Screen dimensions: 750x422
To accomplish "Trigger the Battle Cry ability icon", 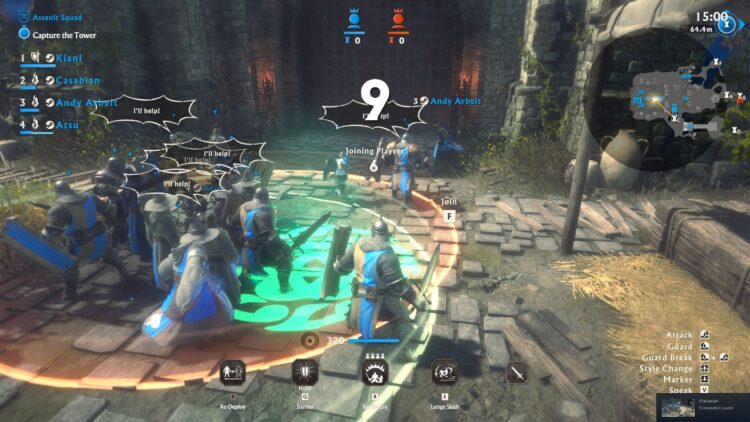I will point(376,374).
